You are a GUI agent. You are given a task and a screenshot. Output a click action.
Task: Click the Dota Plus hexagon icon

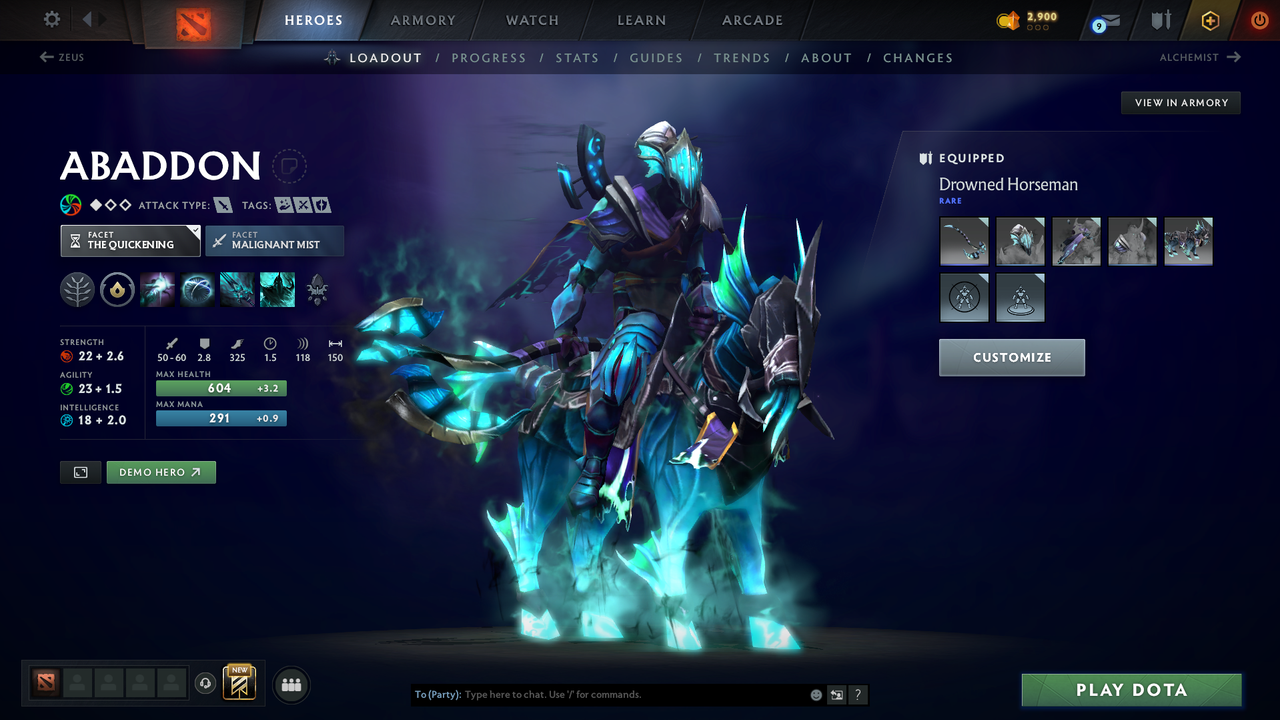pyautogui.click(x=1210, y=20)
